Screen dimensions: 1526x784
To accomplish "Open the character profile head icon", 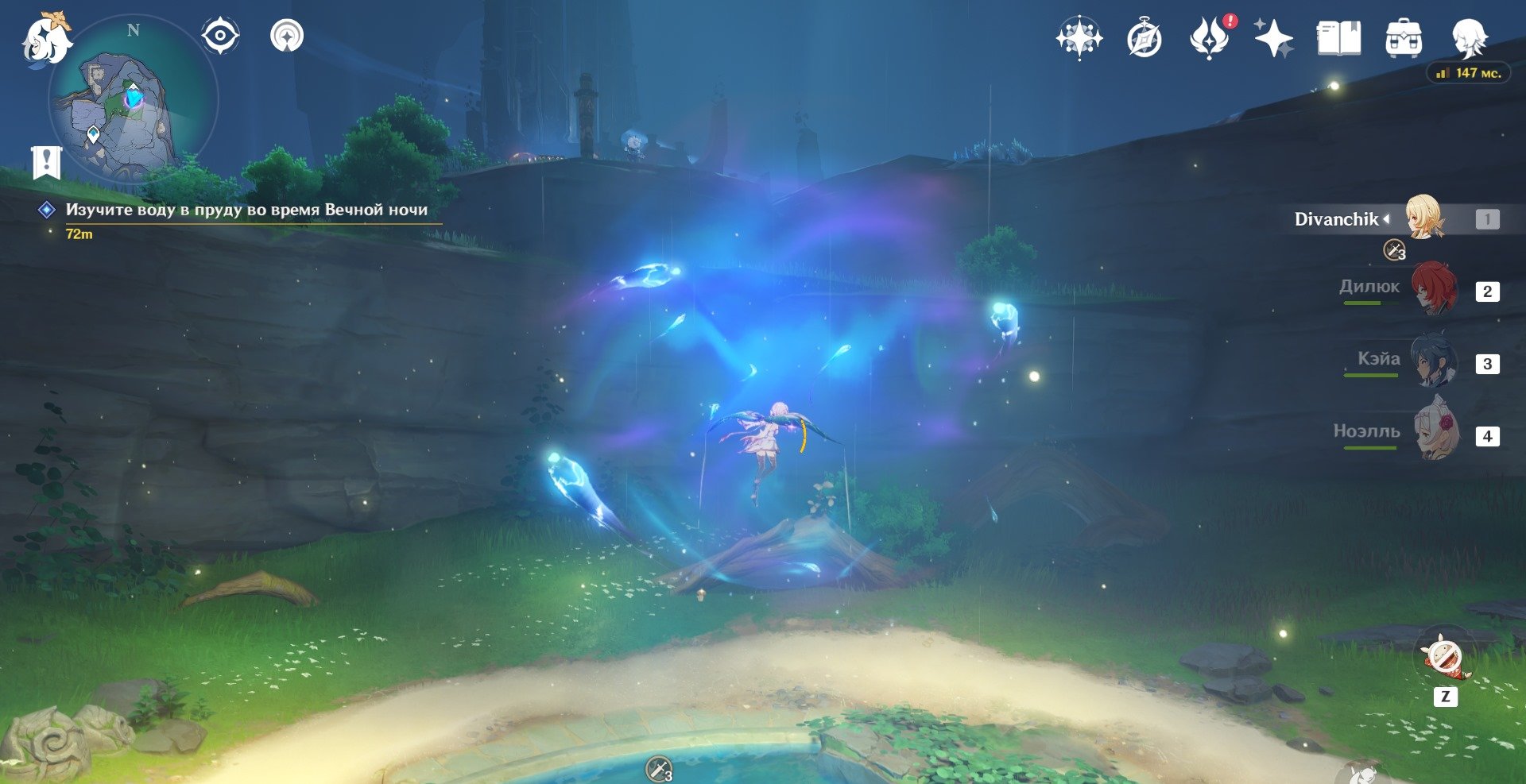I will coord(1468,38).
